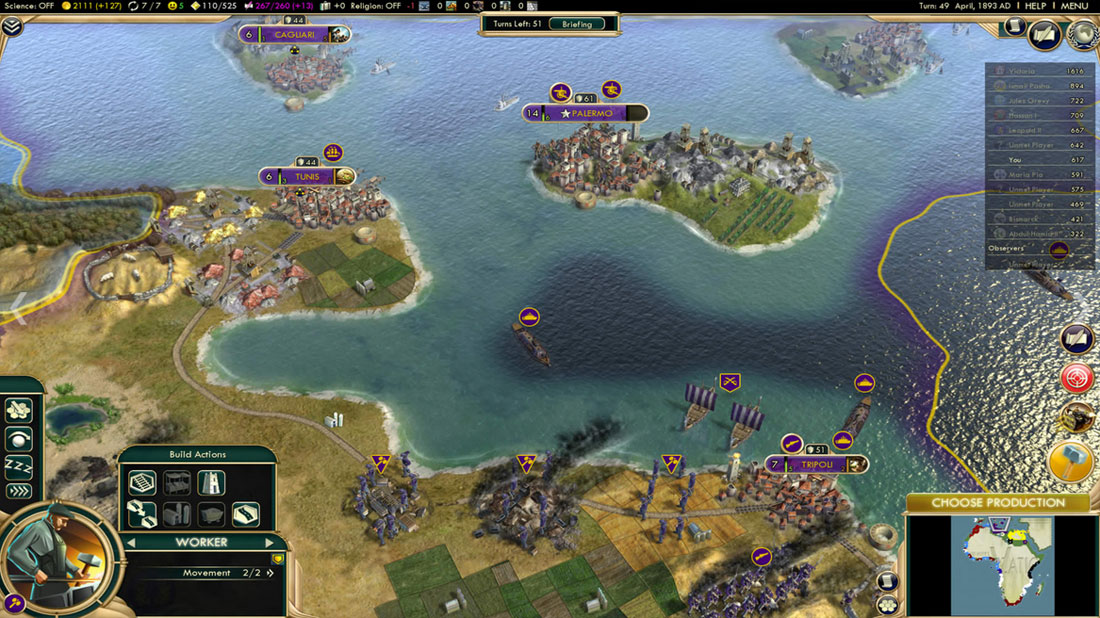This screenshot has width=1100, height=618.
Task: Open the Palermo city banner
Action: 590,114
